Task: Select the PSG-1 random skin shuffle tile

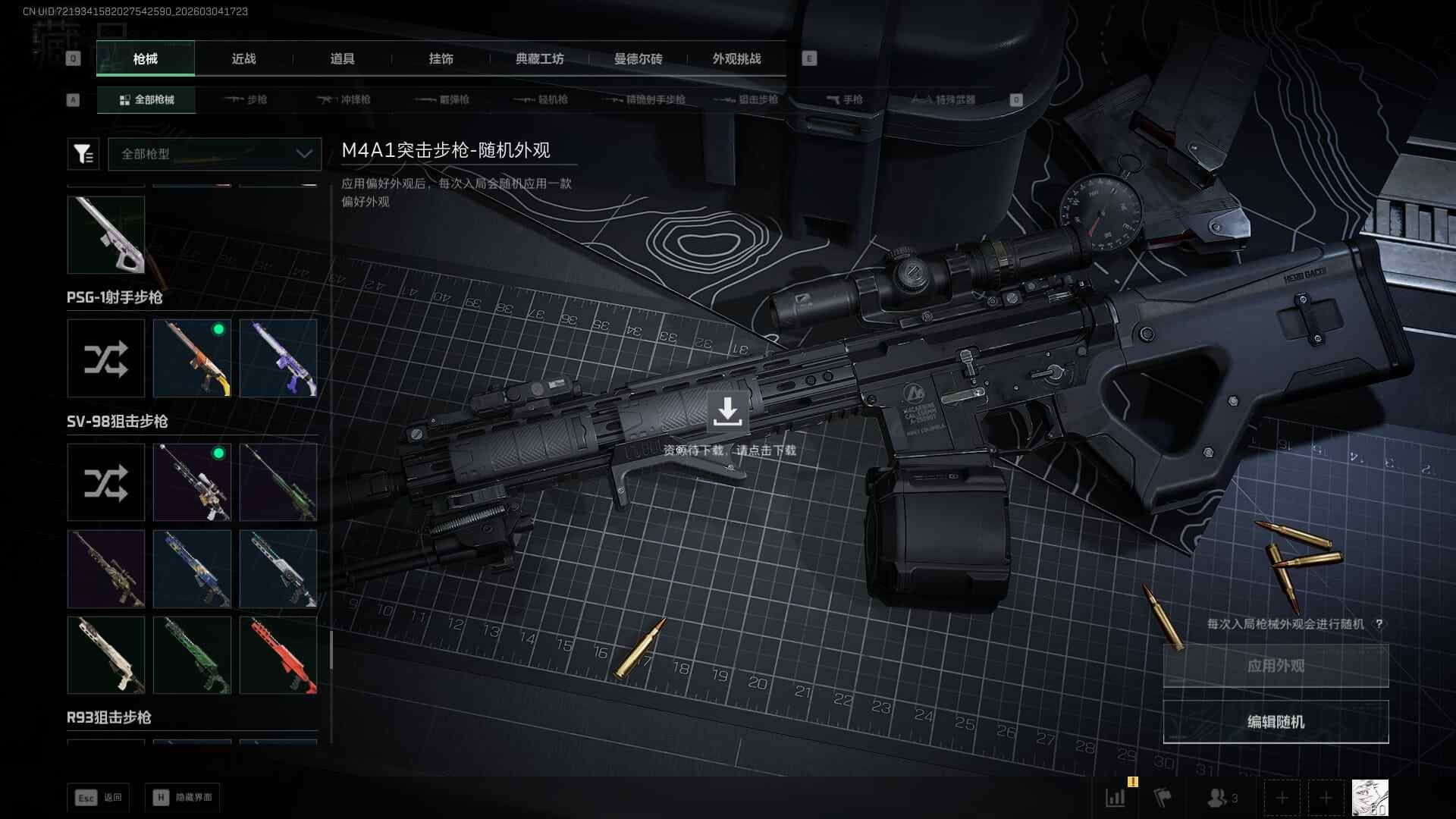Action: coord(106,359)
